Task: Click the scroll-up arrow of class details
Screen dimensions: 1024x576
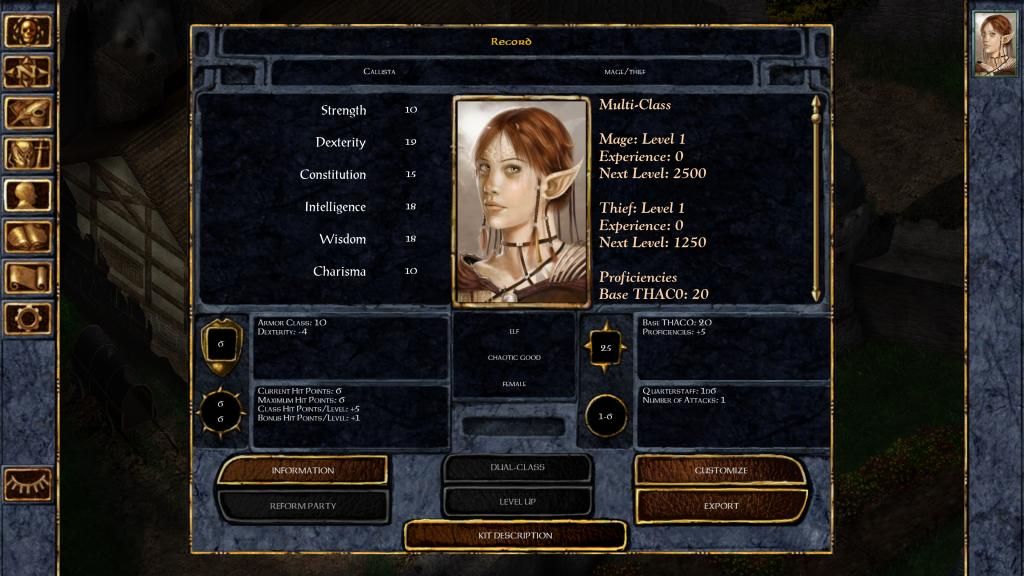Action: tap(816, 104)
